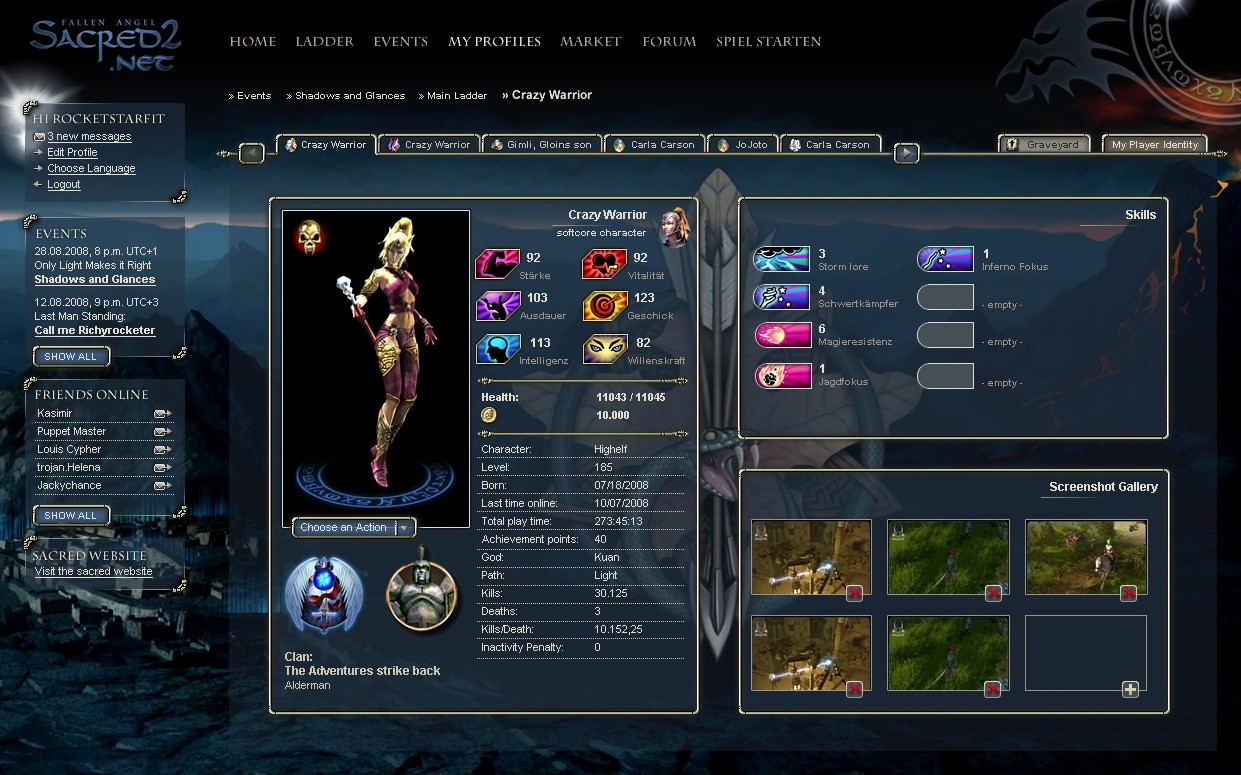Open the Graveyard tab

pos(1045,145)
